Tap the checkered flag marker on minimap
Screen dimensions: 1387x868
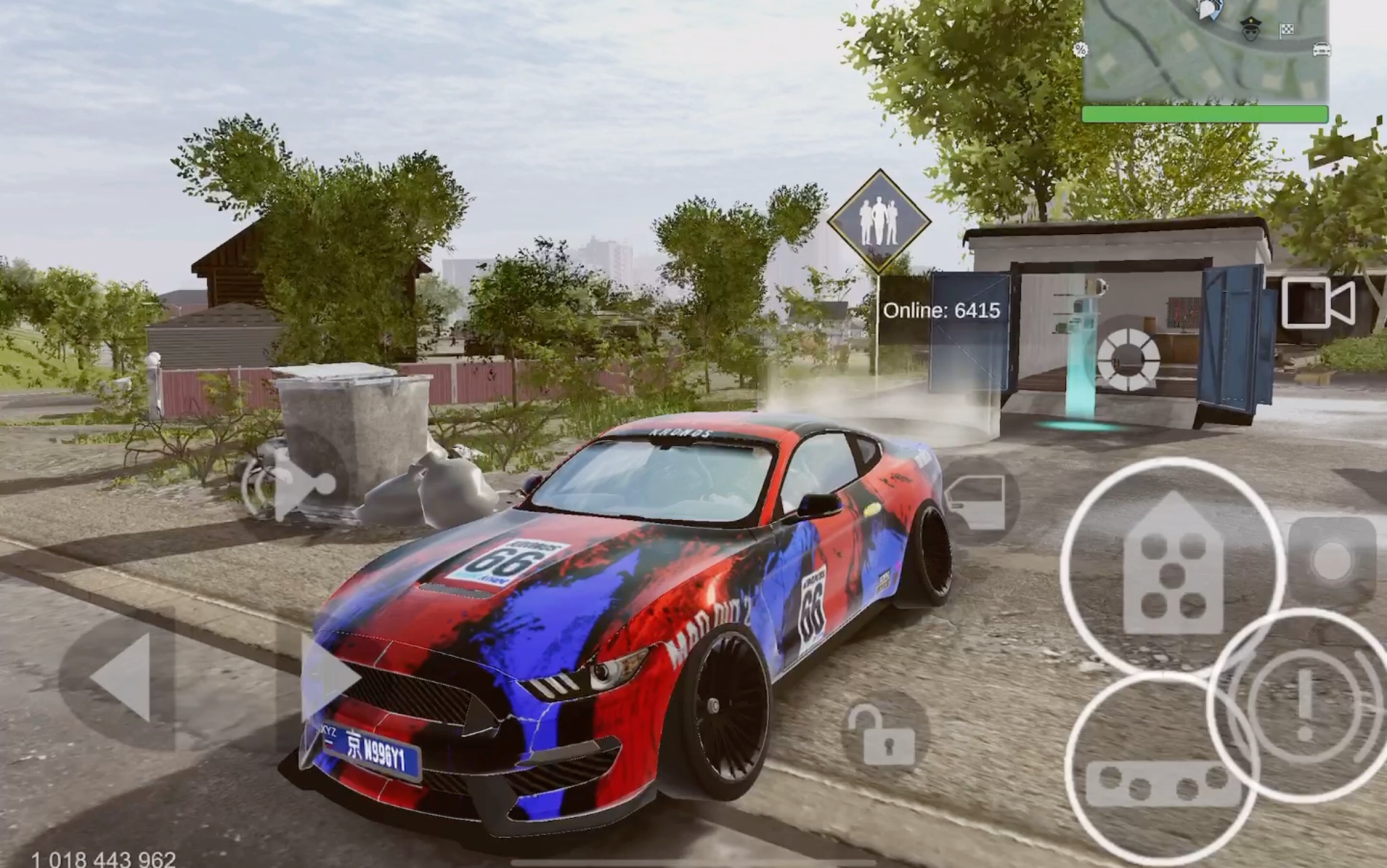(1286, 29)
